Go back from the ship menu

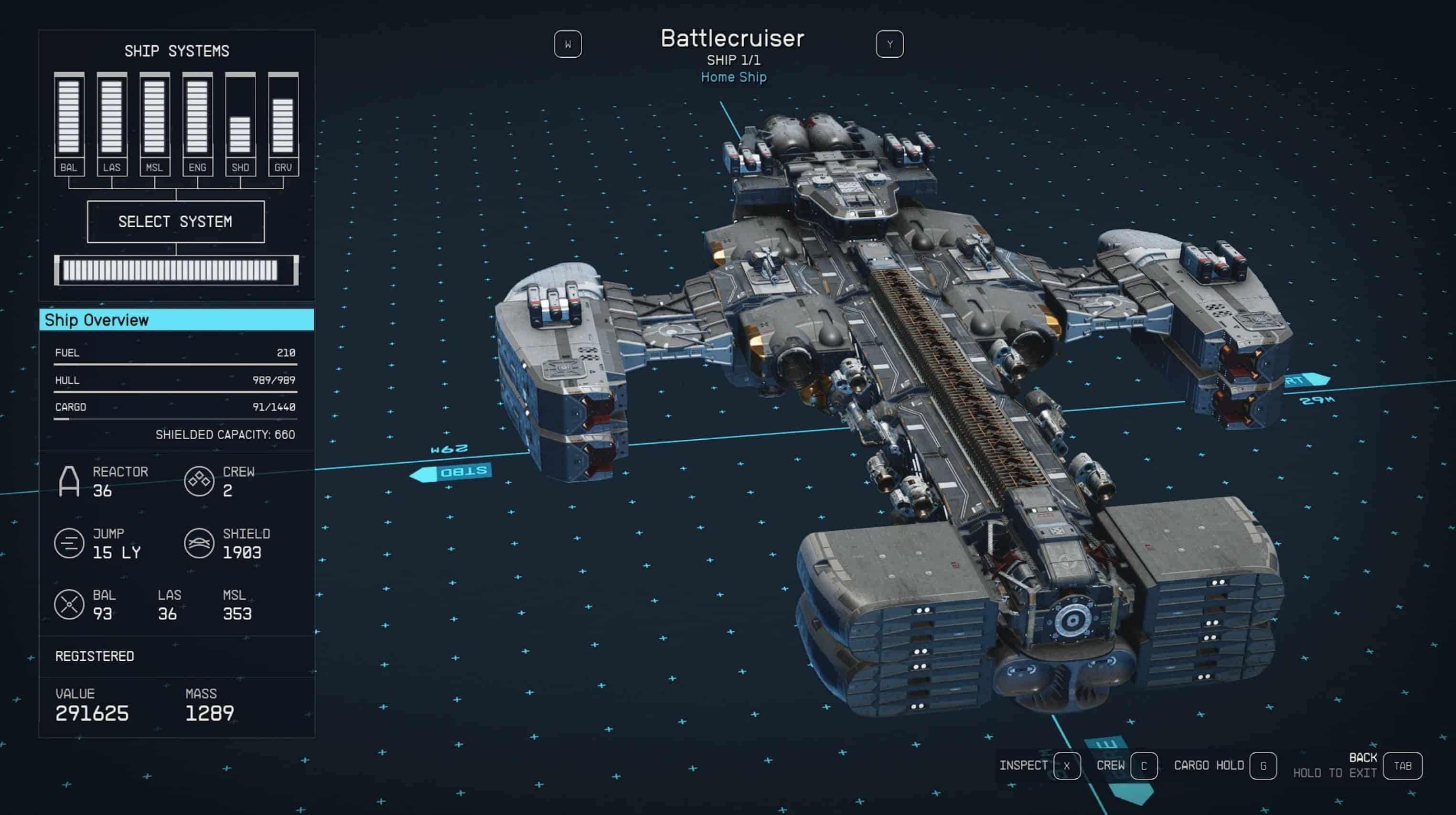1402,766
